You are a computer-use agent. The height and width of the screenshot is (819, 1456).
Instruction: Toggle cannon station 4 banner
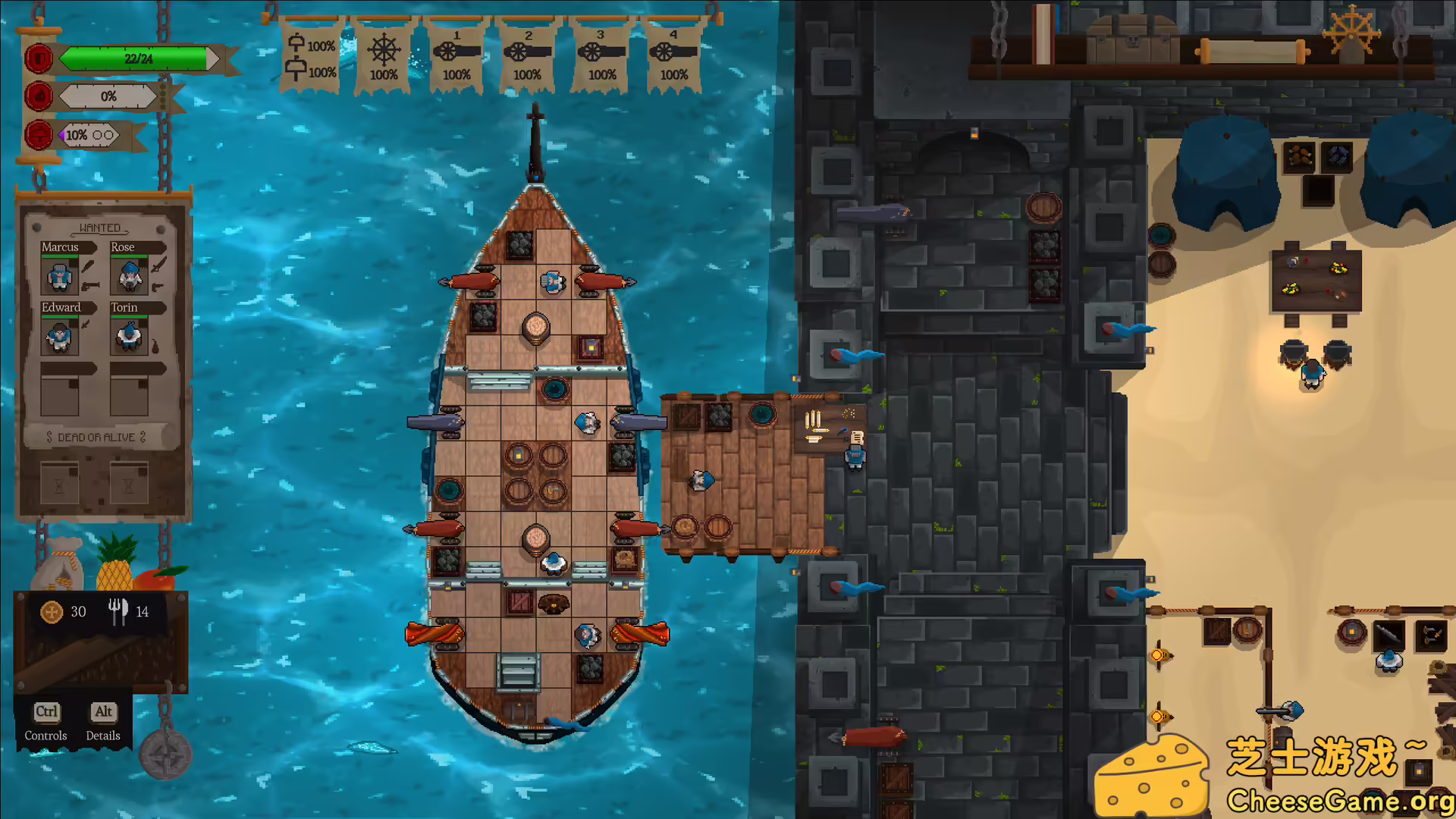click(673, 53)
